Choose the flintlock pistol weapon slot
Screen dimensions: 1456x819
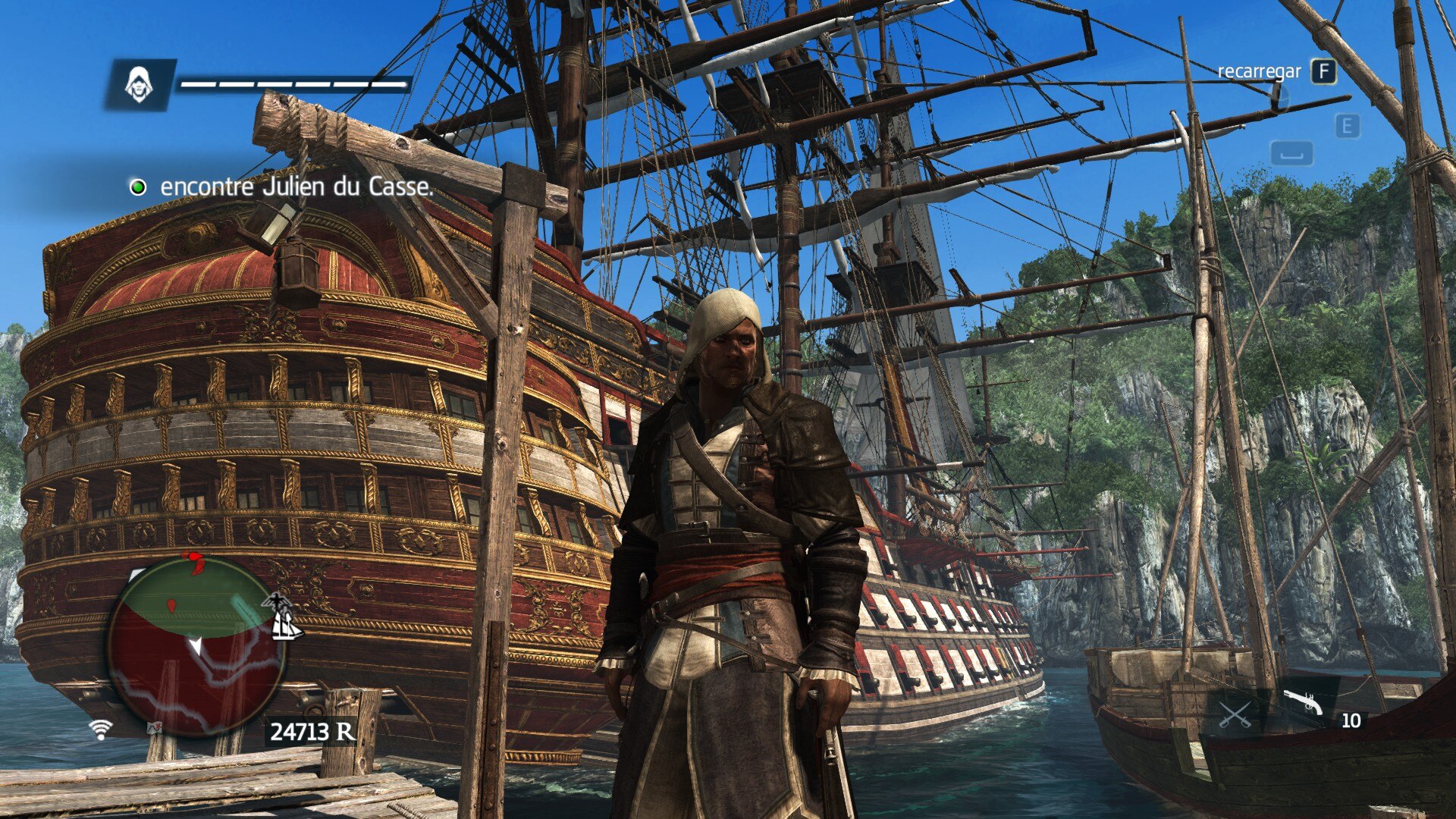(x=1303, y=702)
